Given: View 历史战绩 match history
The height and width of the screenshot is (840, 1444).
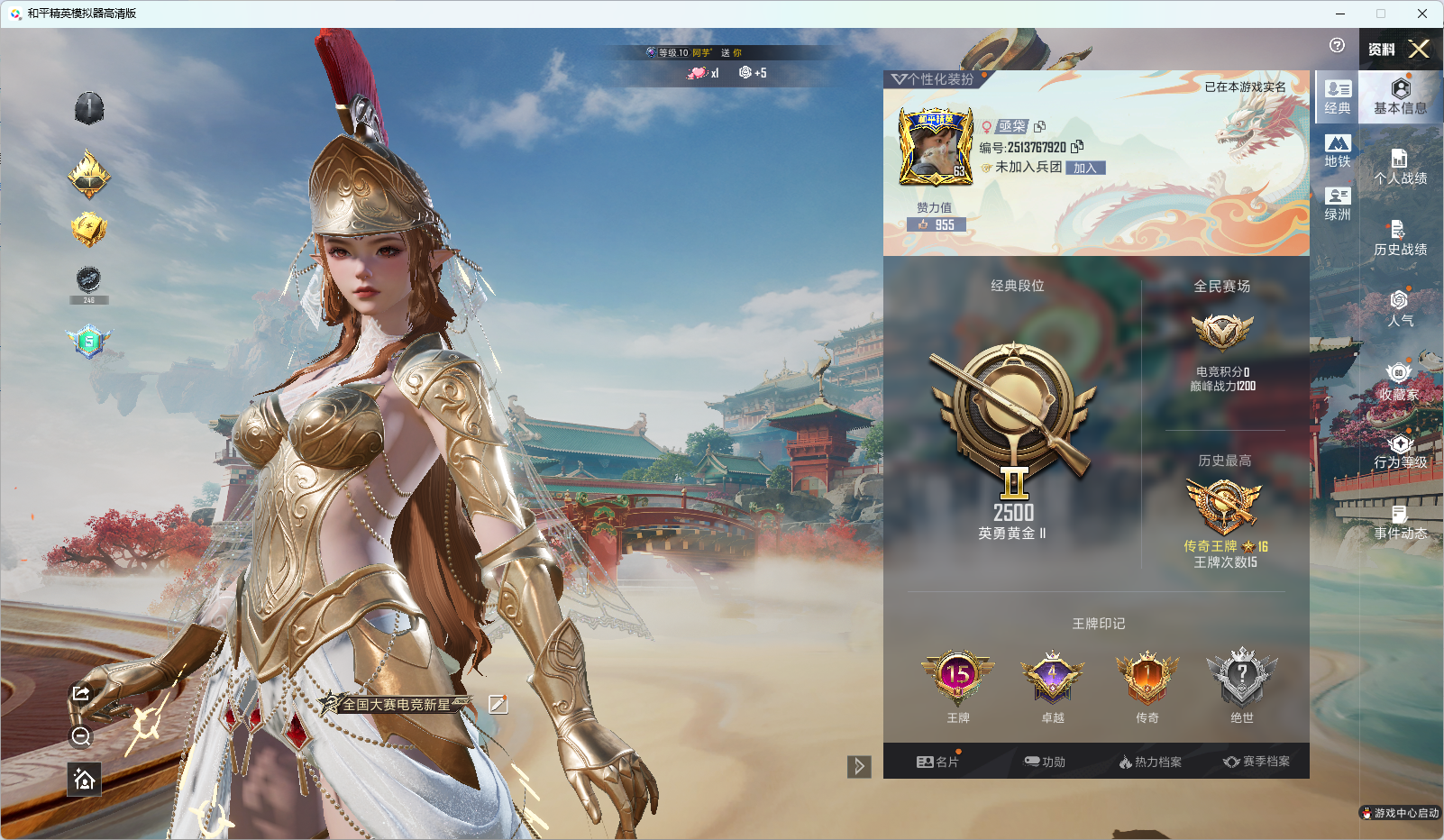Looking at the screenshot, I should [1400, 238].
